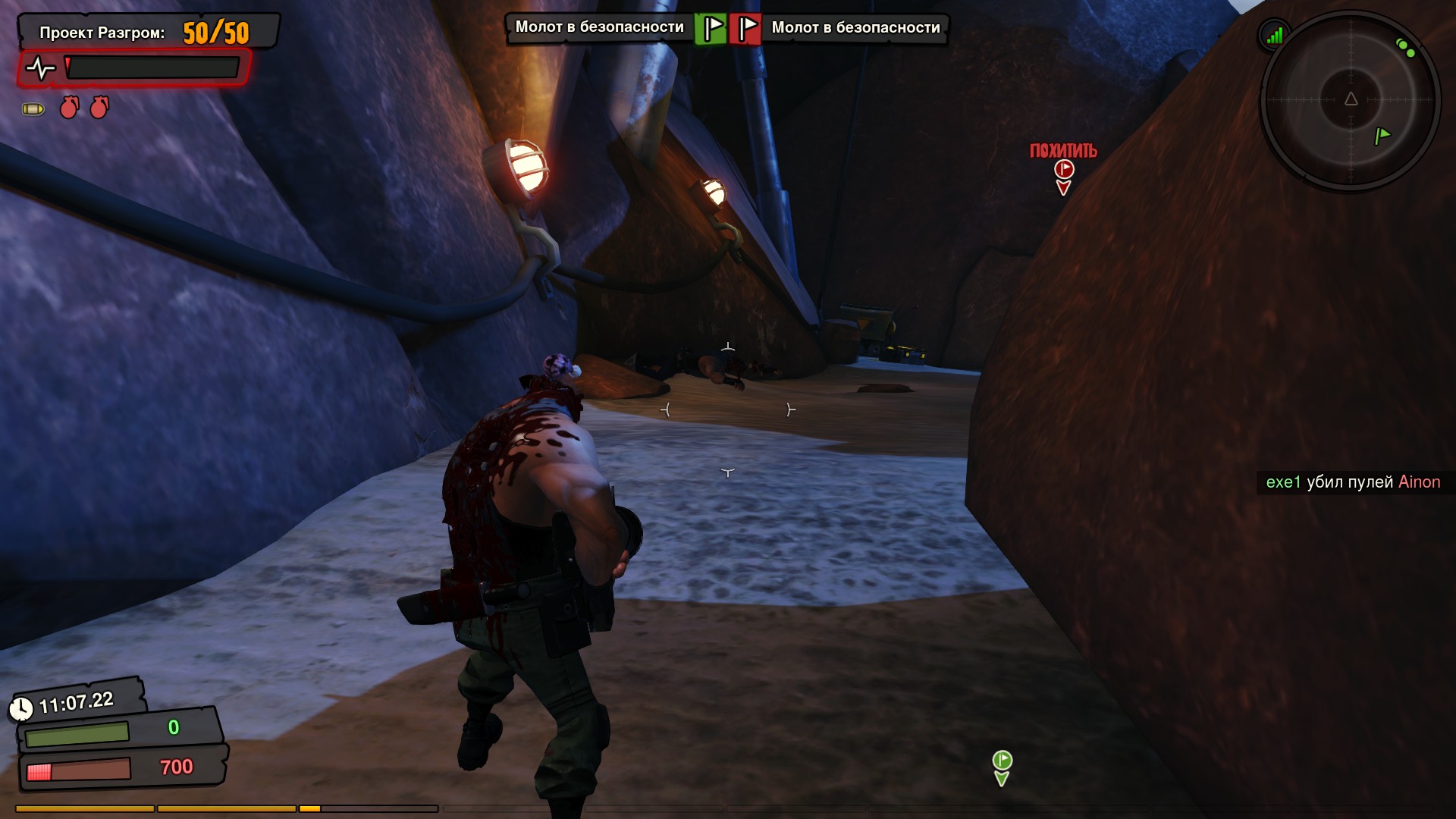Click the circular radar minimap

[1351, 100]
